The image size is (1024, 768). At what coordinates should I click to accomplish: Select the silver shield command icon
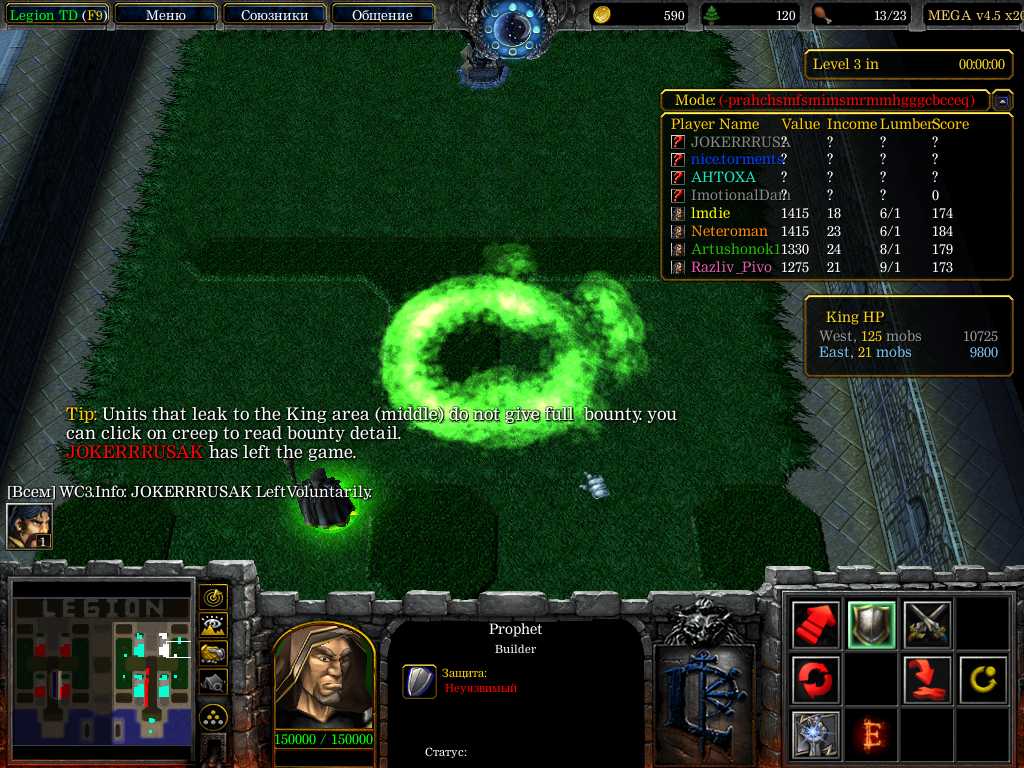click(870, 625)
